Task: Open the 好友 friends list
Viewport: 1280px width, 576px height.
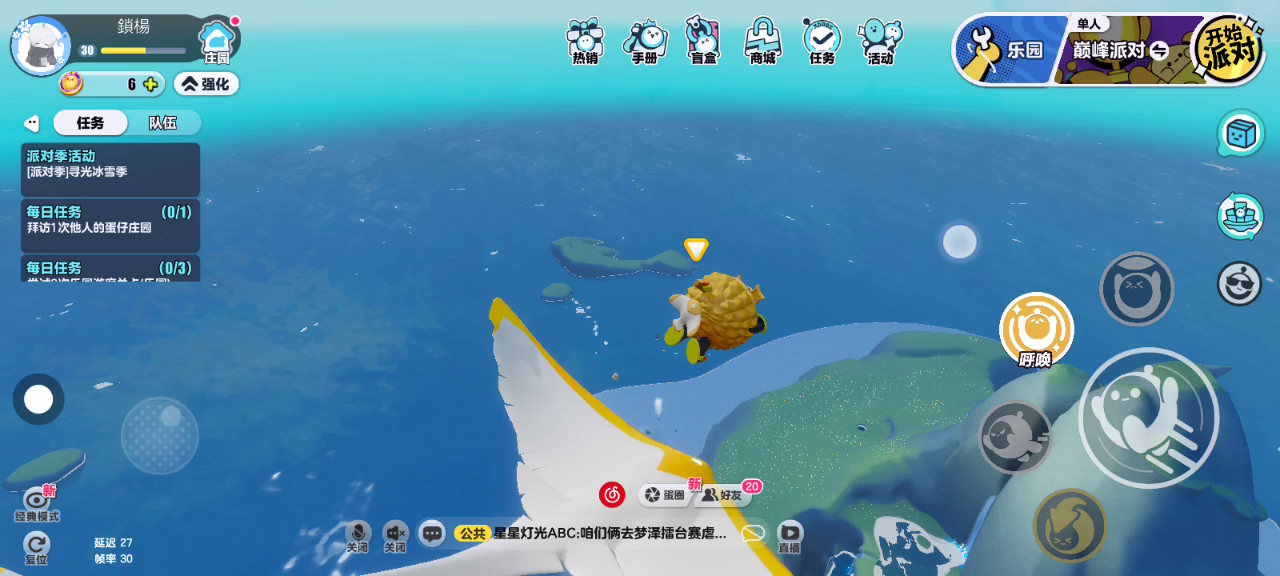Action: click(724, 495)
